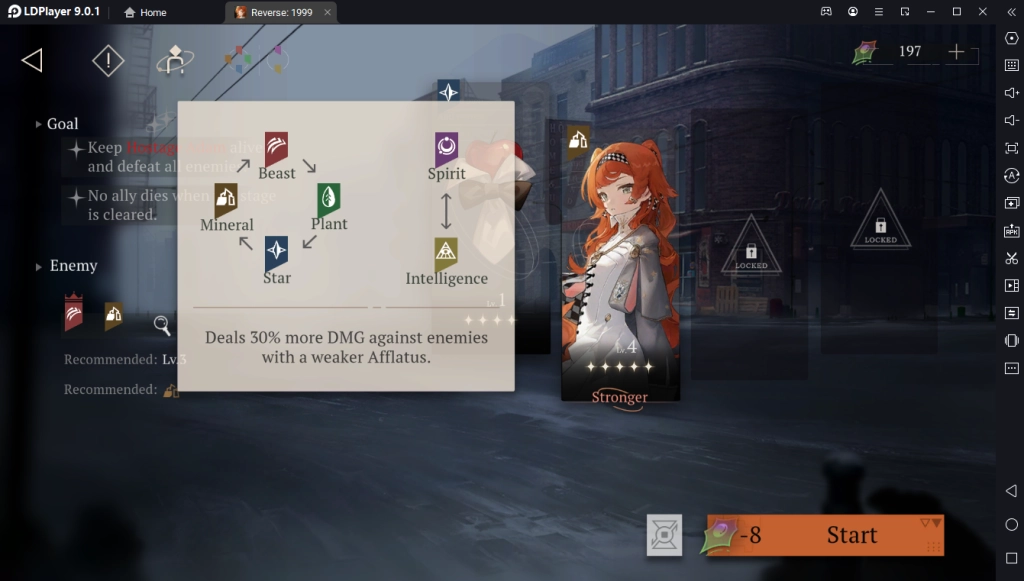
Task: Select the Beast afflatus enemy icon
Action: click(74, 313)
